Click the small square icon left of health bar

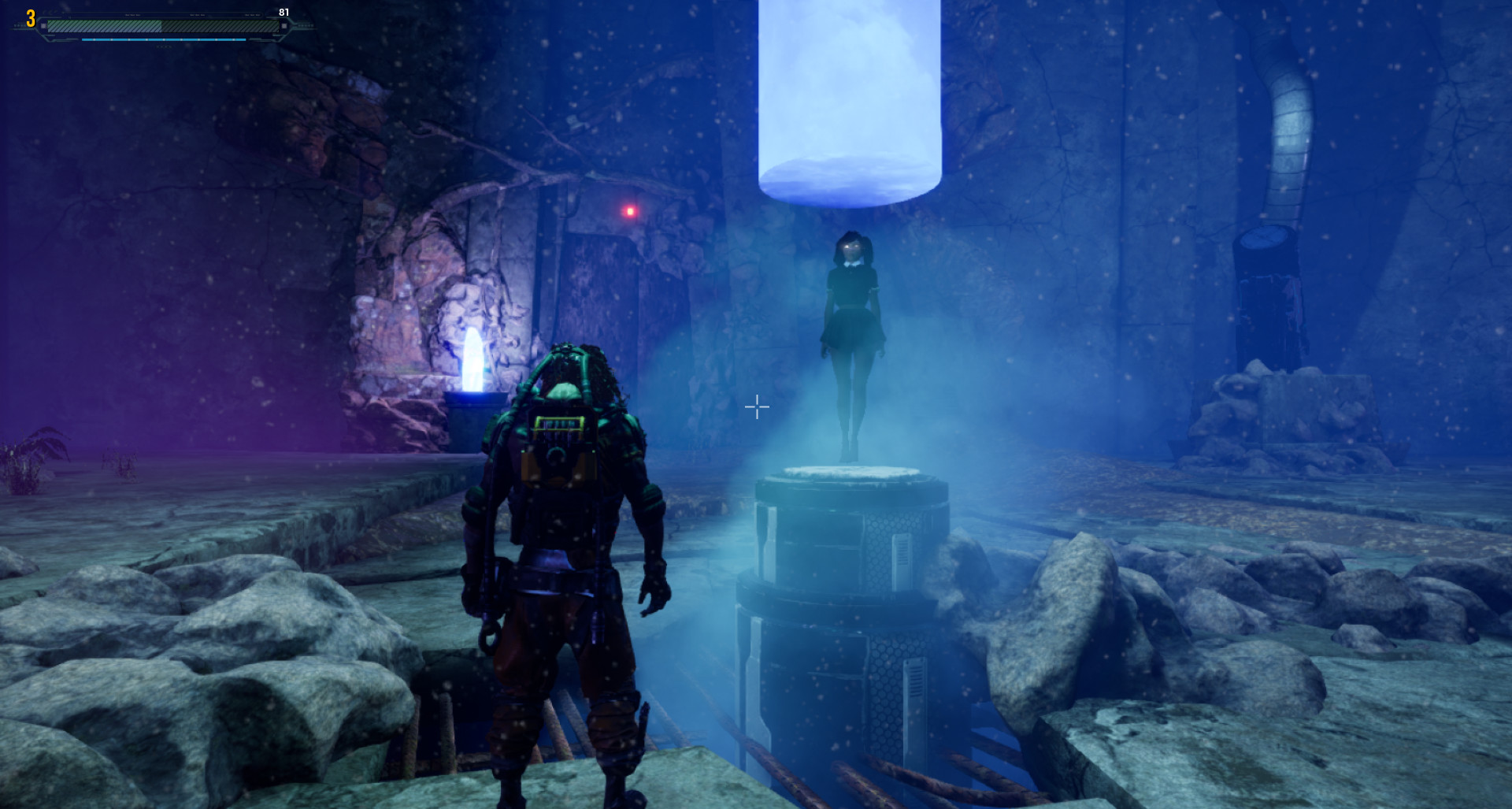(x=43, y=25)
